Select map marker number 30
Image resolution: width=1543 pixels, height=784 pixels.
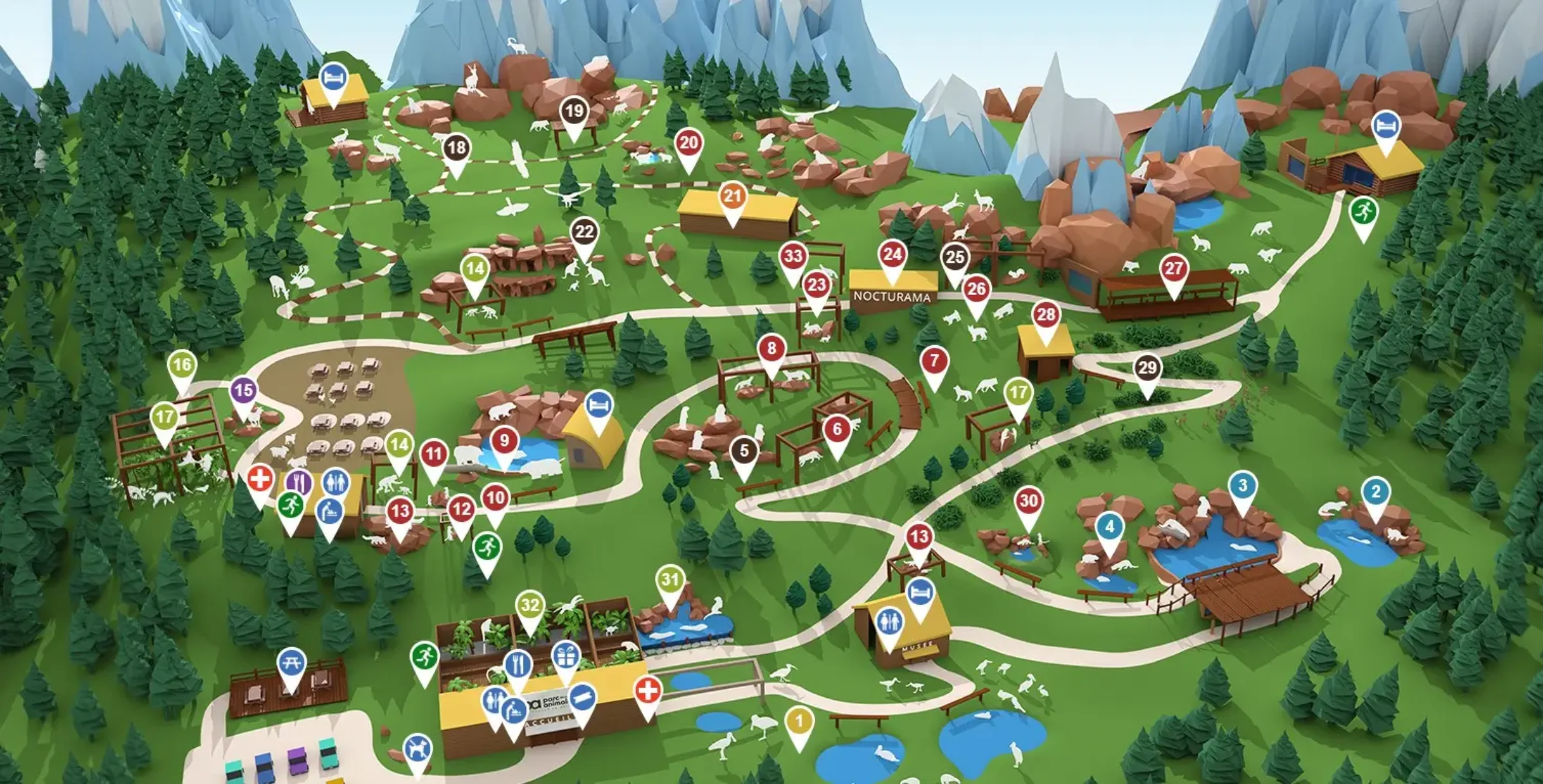[1029, 501]
